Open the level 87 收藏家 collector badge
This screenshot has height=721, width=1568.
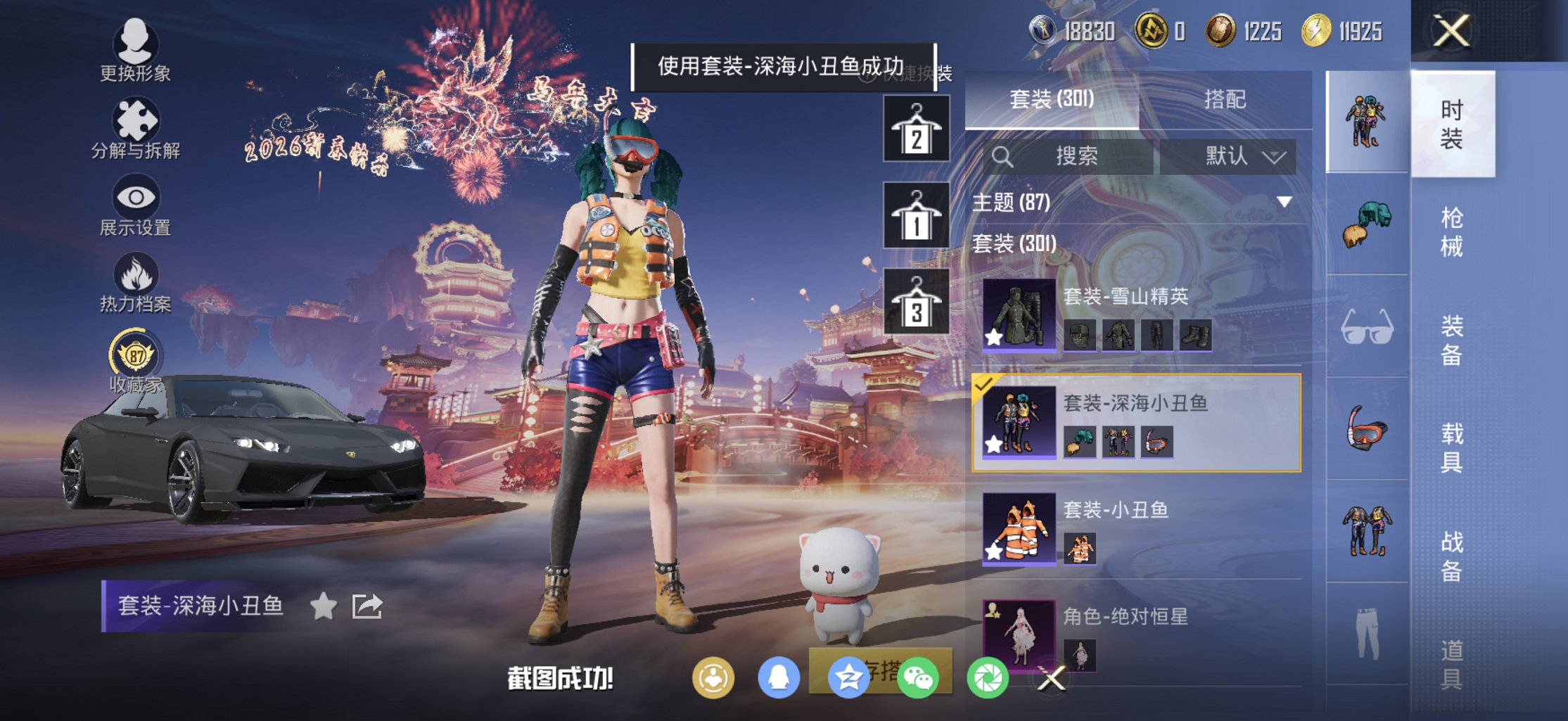point(136,357)
